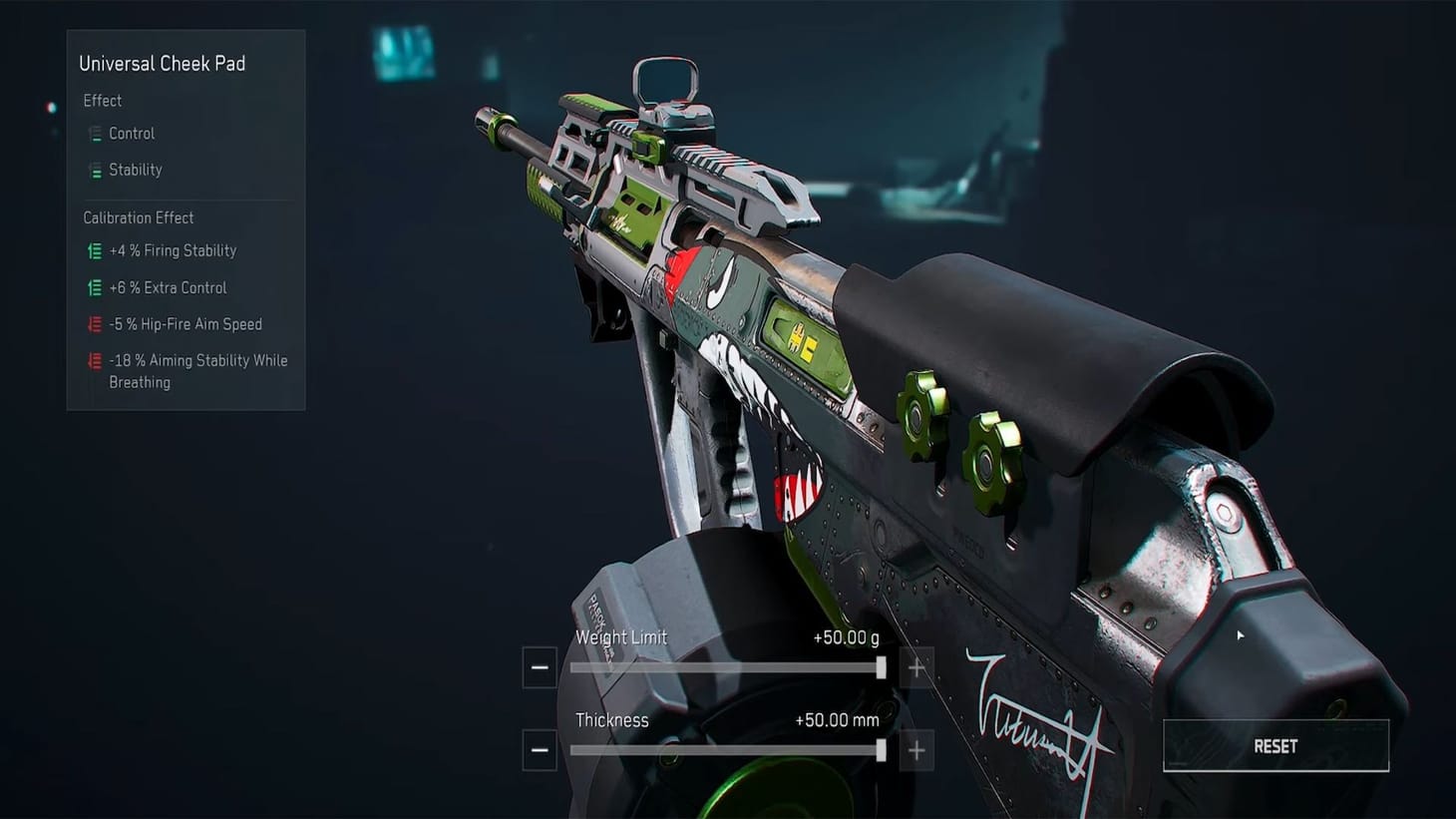
Task: Click plus to increase Weight Limit
Action: [x=916, y=666]
